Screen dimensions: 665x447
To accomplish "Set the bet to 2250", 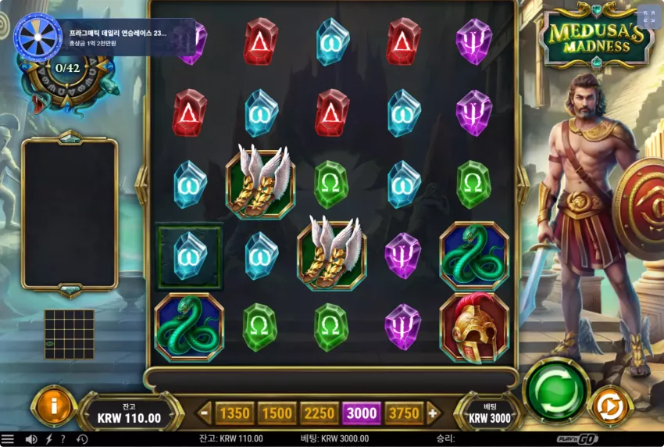I will (319, 412).
